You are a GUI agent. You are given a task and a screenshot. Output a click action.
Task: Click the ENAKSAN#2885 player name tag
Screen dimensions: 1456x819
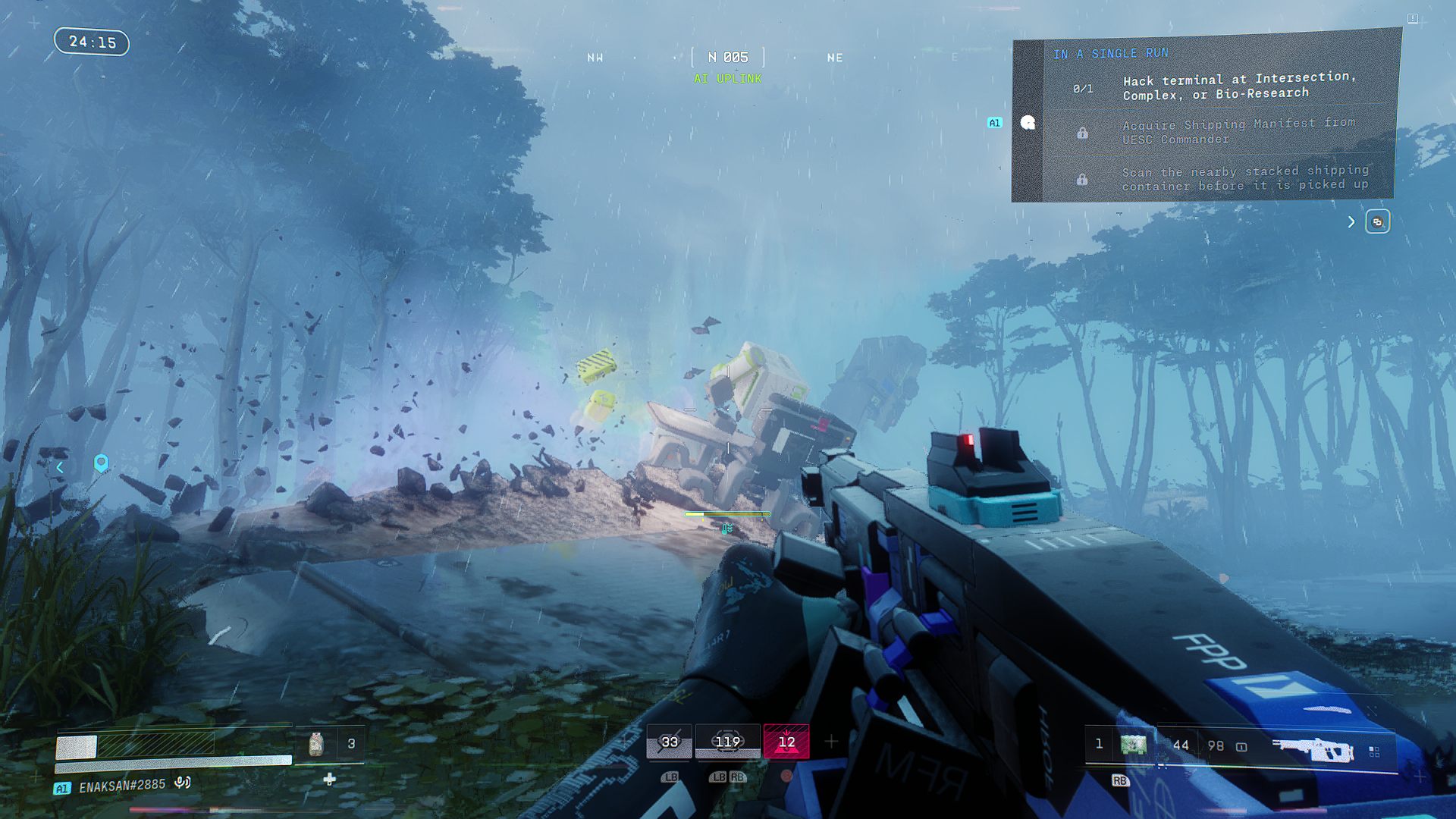pyautogui.click(x=122, y=786)
